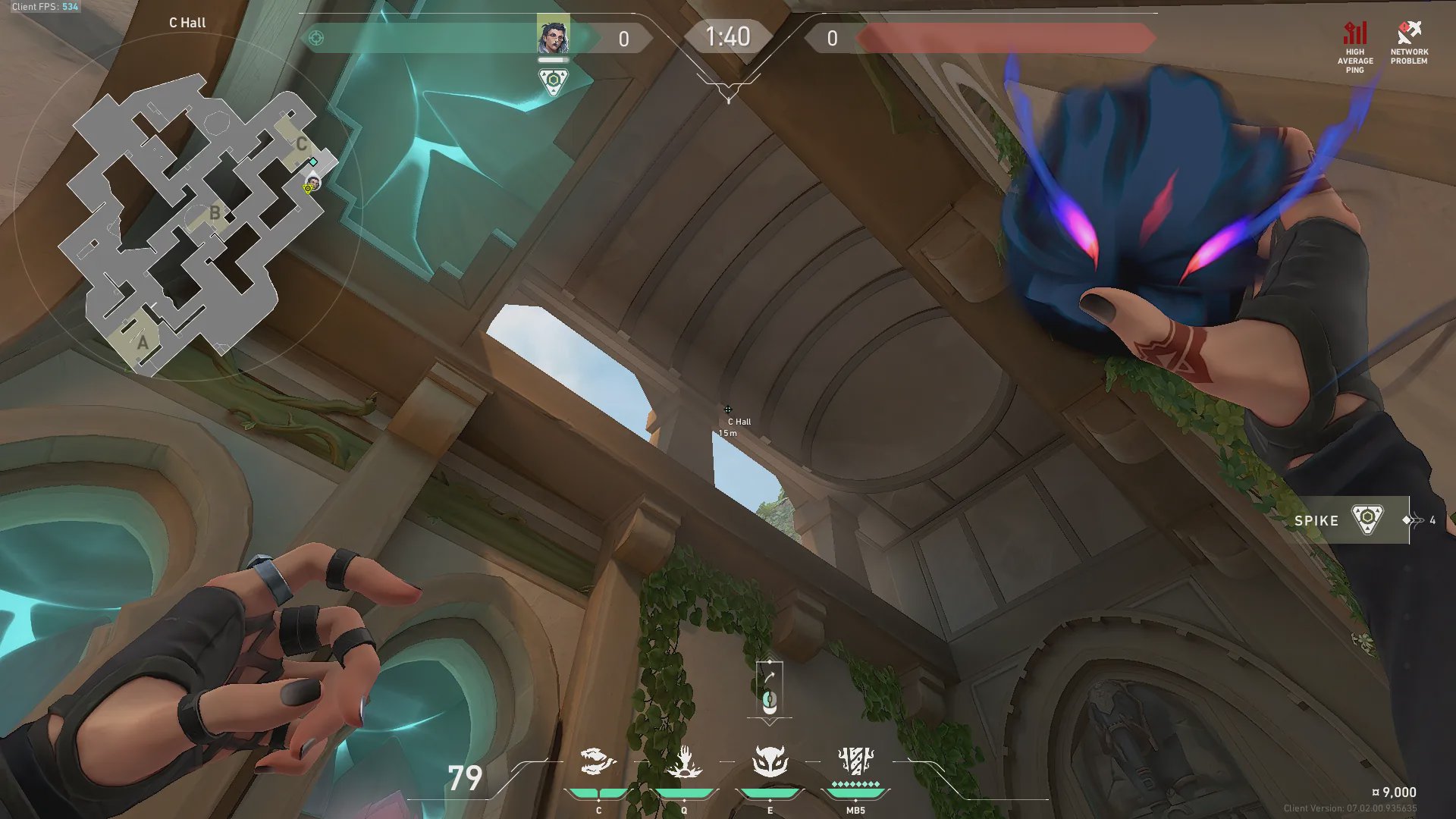
Task: Click the spike carrier icon below portrait
Action: [x=553, y=81]
